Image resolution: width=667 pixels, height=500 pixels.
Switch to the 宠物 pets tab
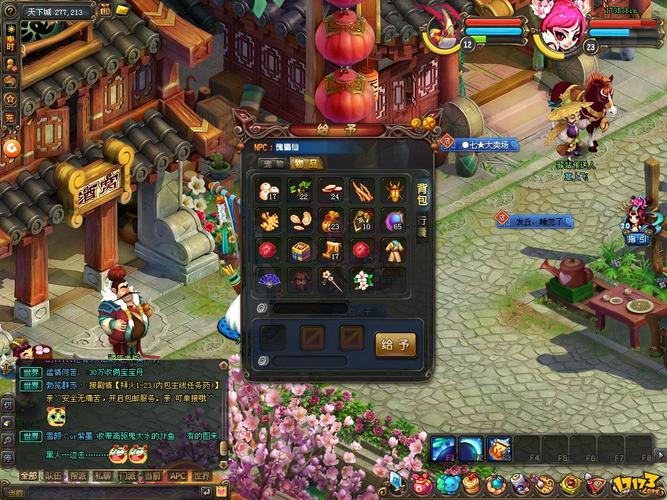tap(273, 163)
